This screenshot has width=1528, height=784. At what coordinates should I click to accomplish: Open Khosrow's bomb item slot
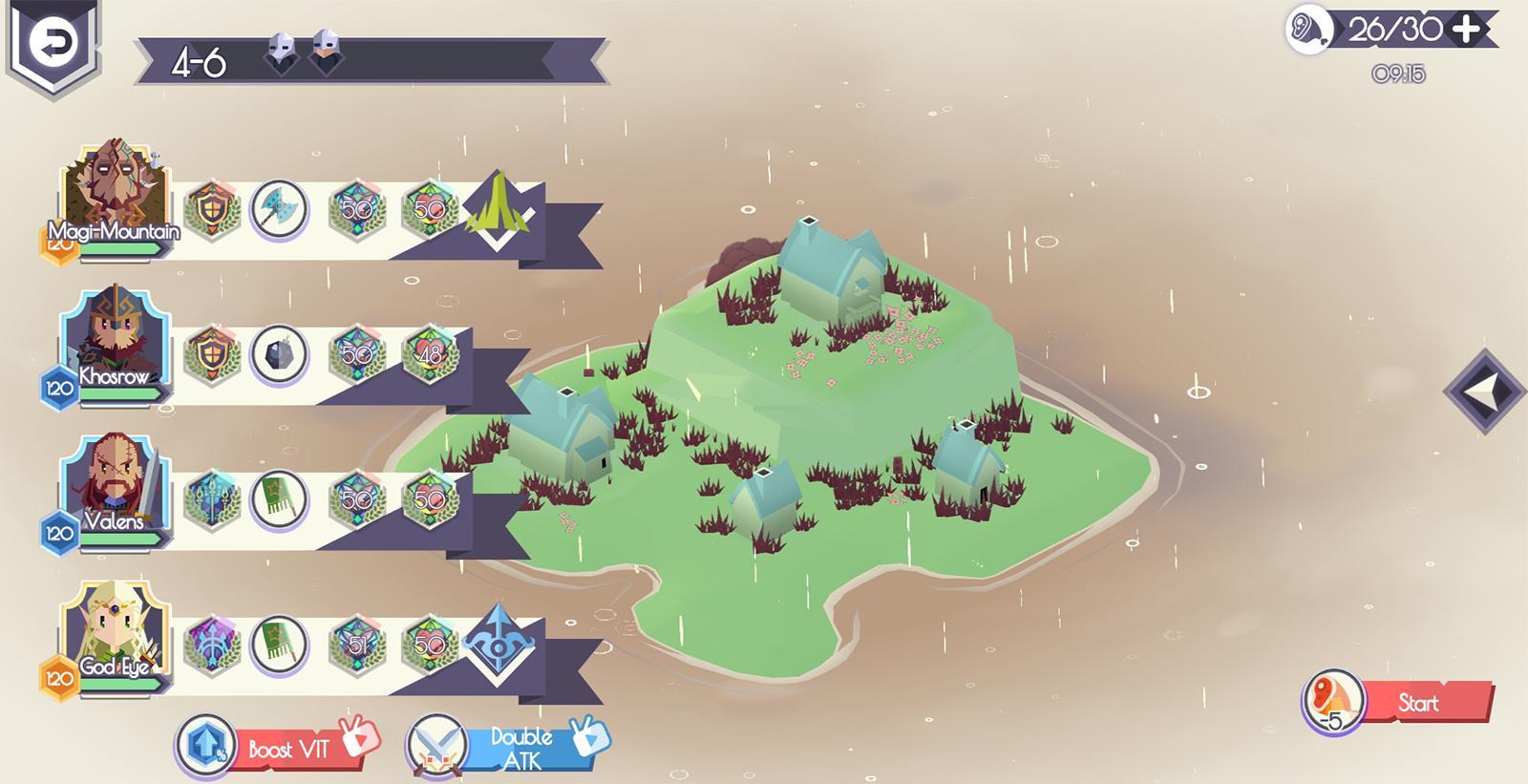pos(279,354)
